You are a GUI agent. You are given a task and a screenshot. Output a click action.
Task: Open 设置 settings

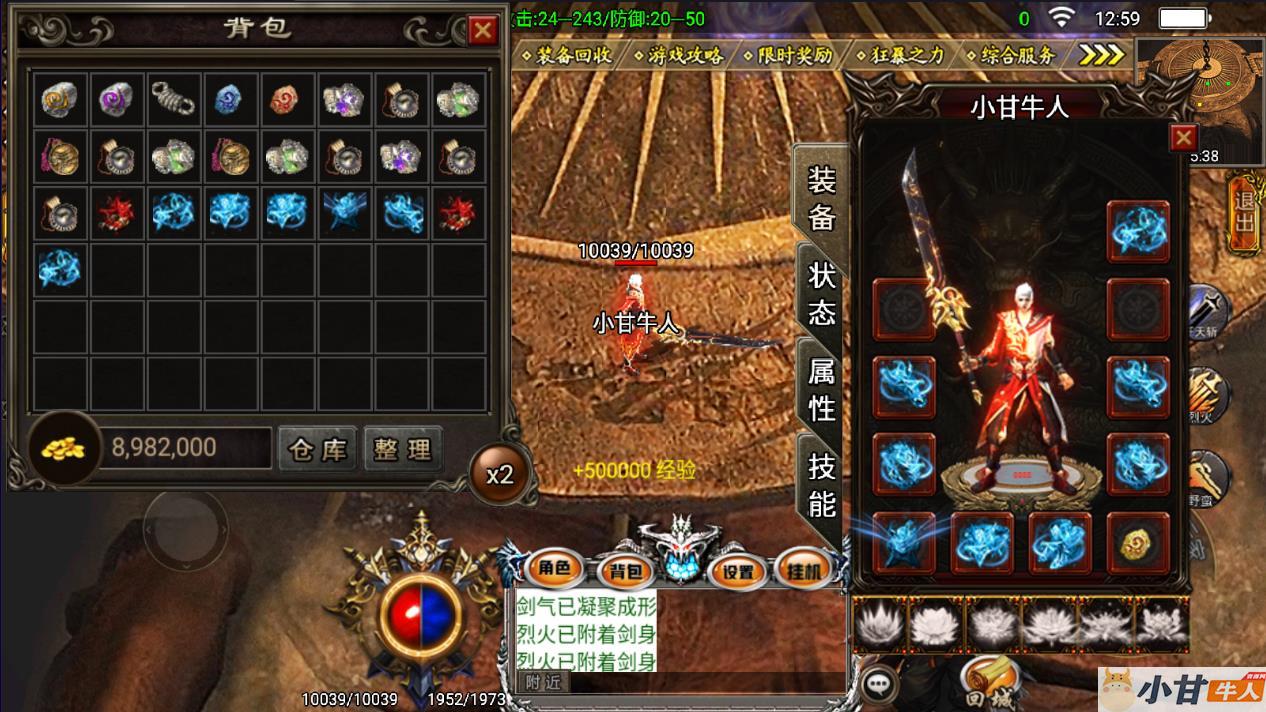pos(738,572)
